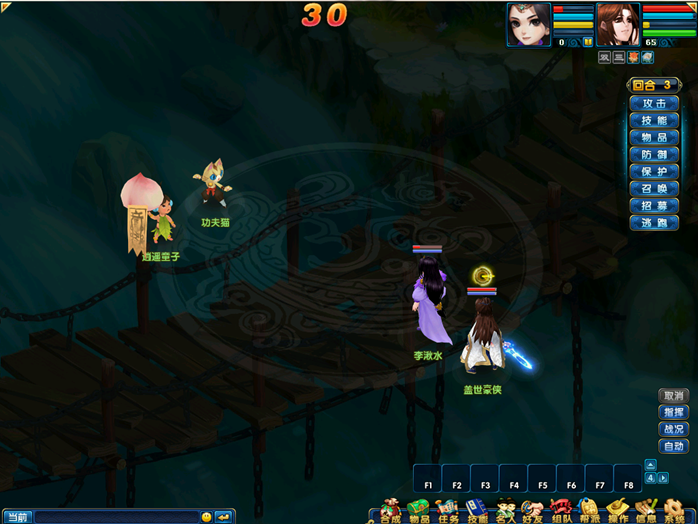698x524 pixels.
Task: Click the brown-haired hero portrait
Action: (x=618, y=24)
